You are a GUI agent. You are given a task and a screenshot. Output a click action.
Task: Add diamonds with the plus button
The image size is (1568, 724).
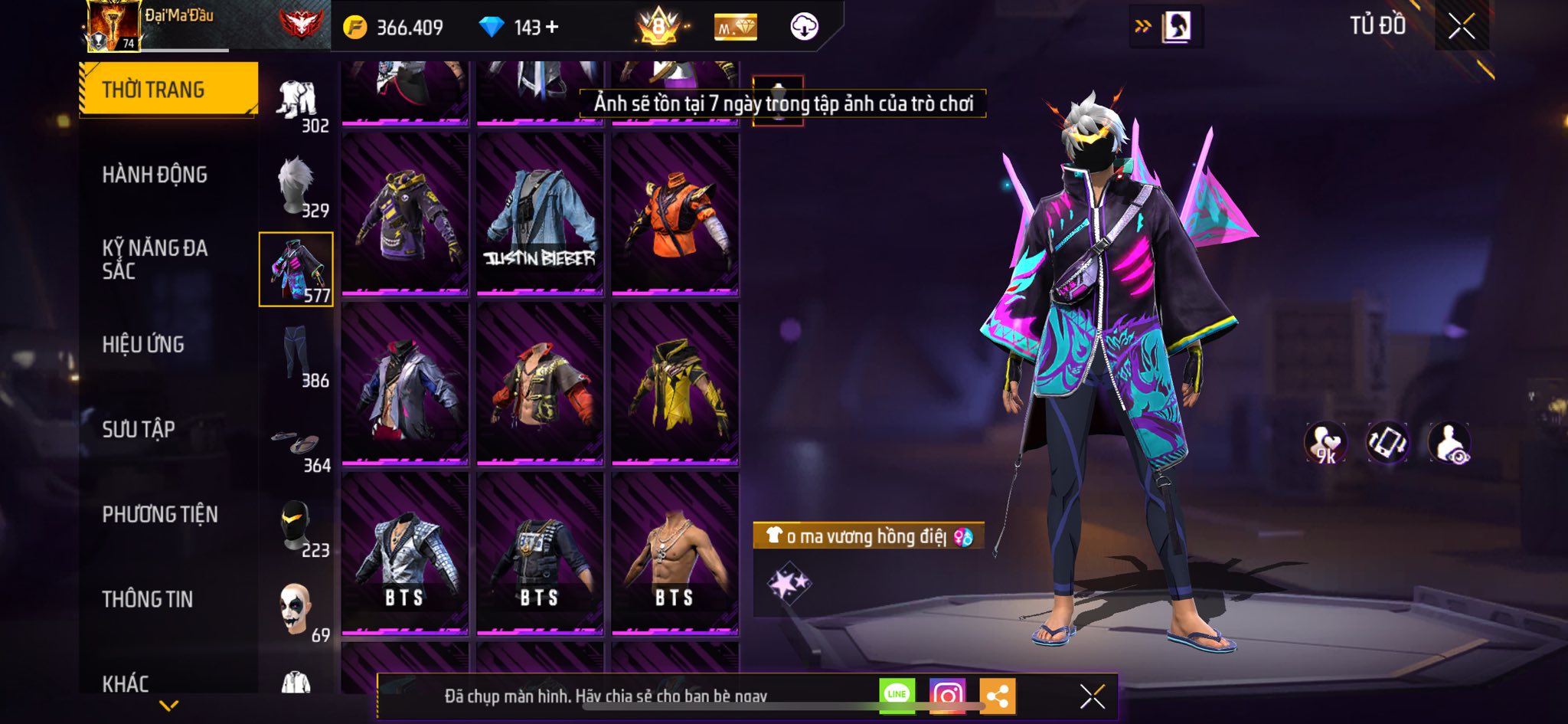[552, 28]
